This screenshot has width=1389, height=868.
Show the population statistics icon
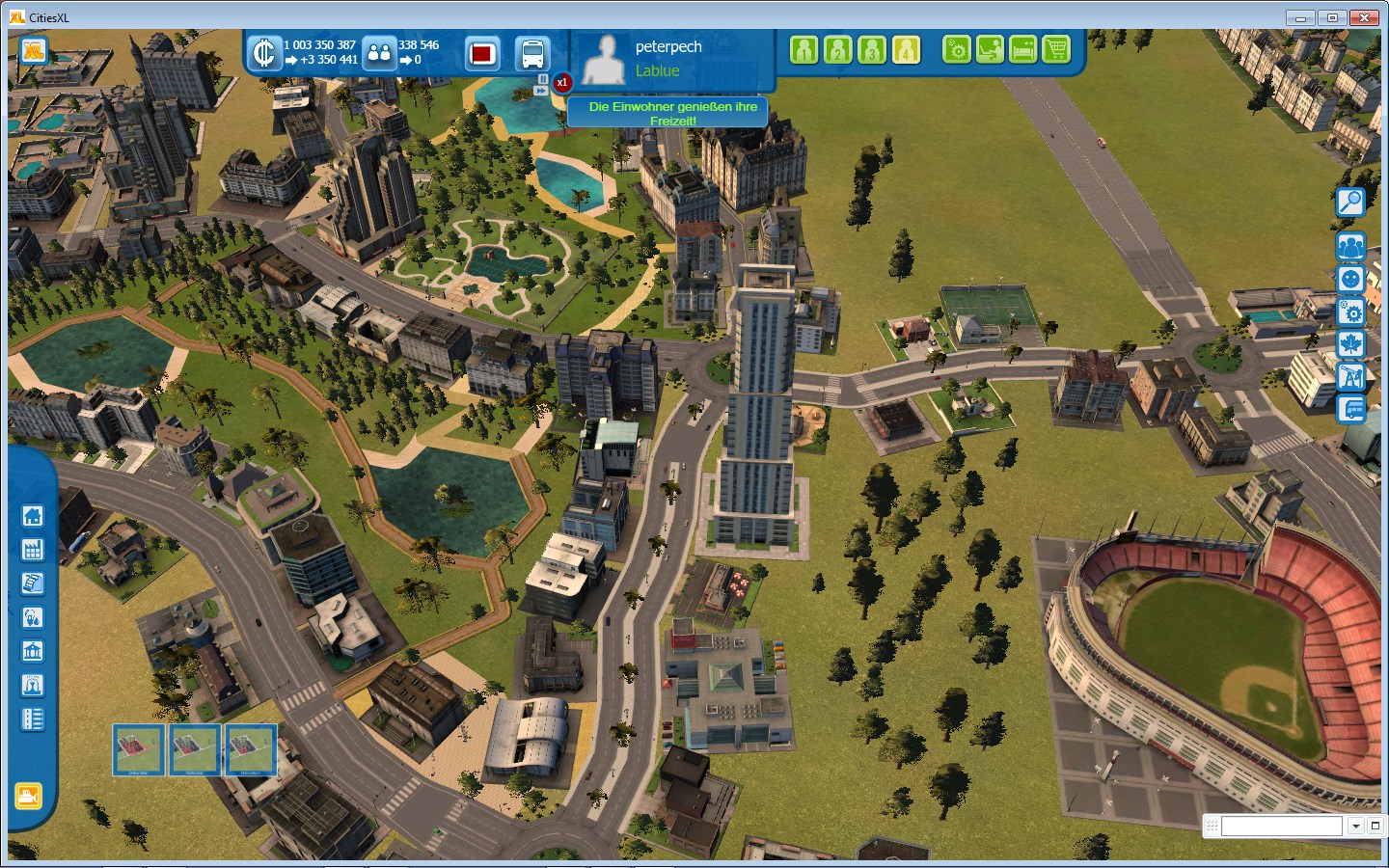[379, 53]
